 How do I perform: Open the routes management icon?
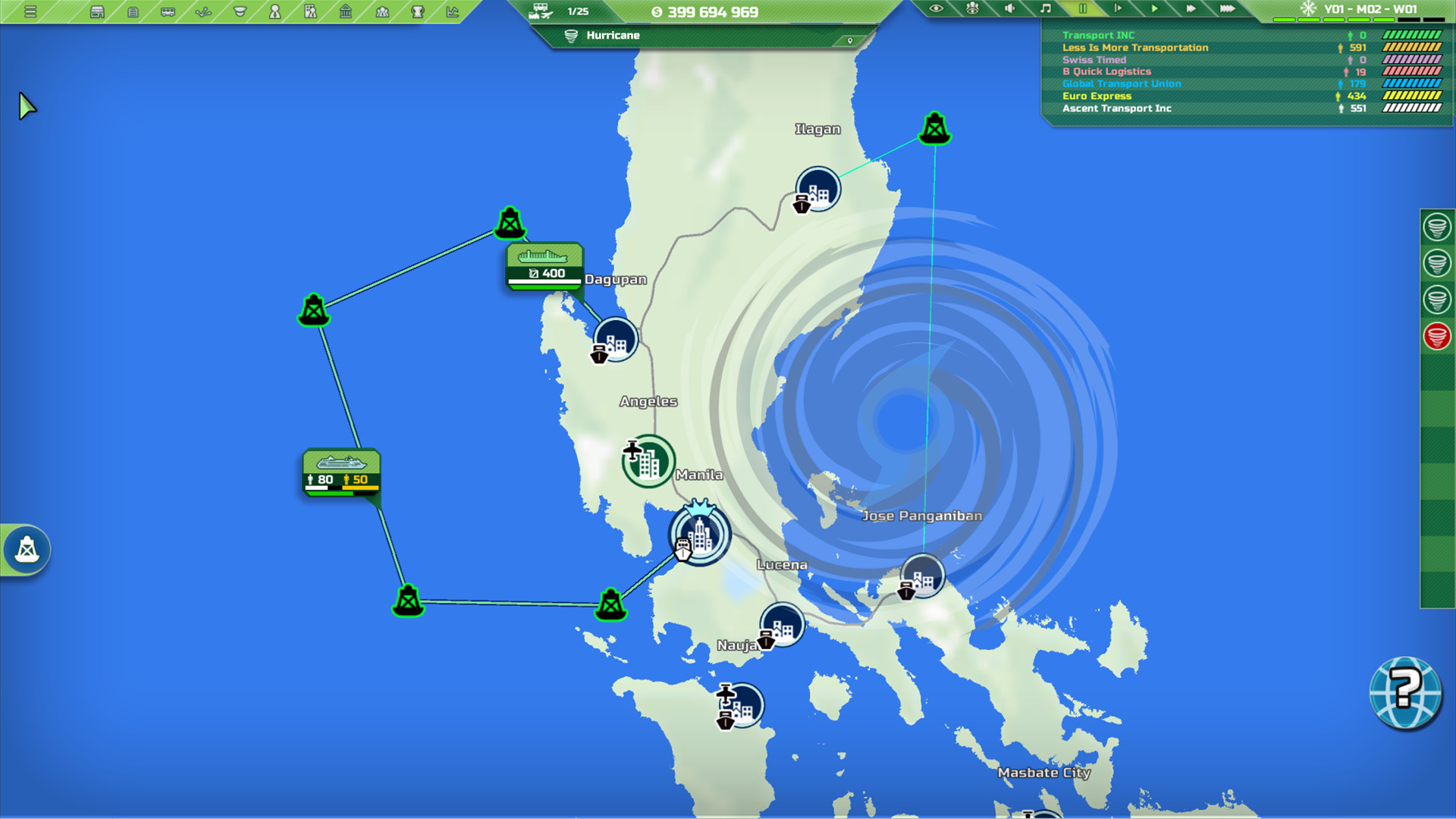coord(205,12)
